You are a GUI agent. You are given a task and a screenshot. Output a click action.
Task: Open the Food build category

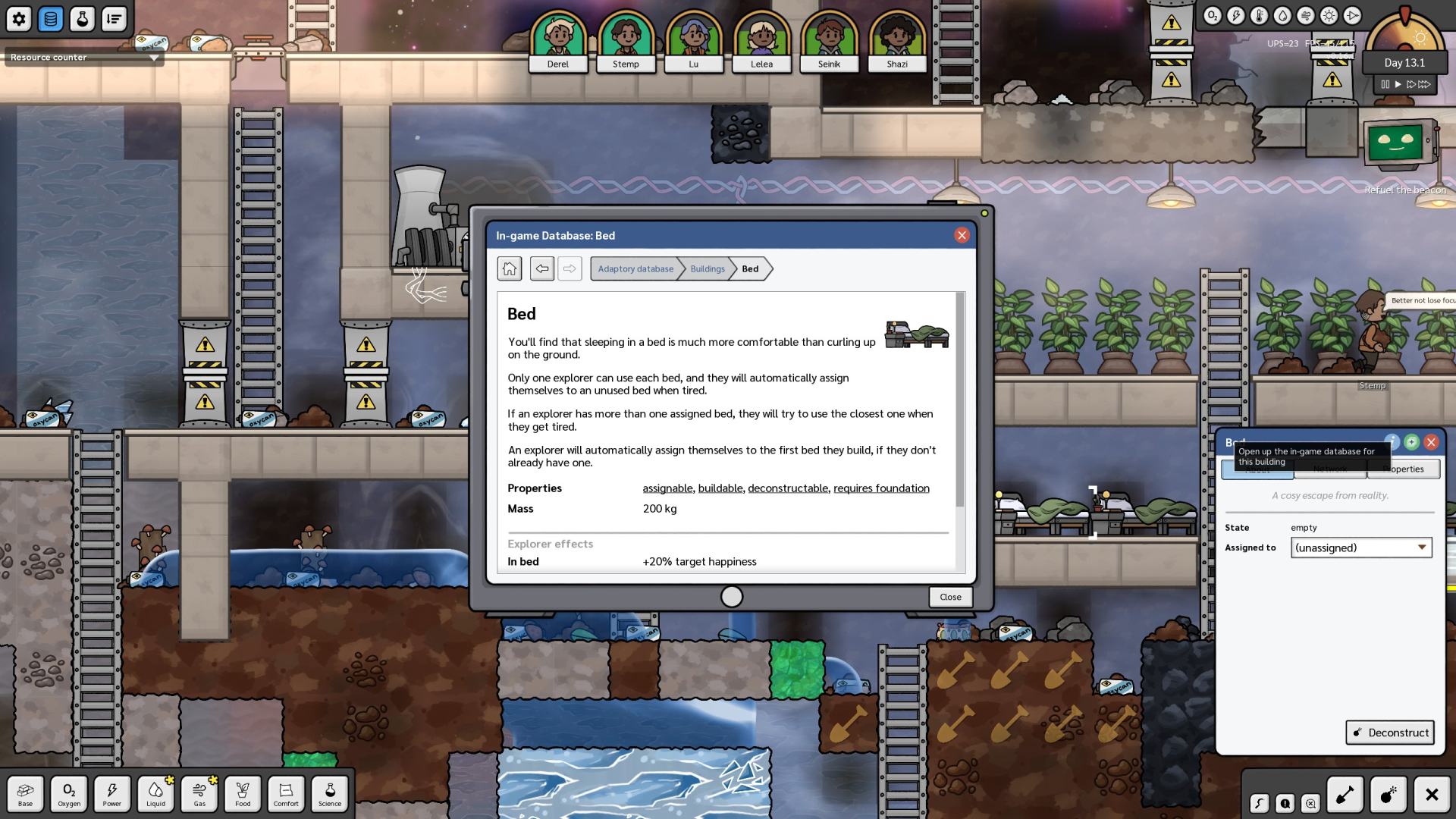click(243, 793)
